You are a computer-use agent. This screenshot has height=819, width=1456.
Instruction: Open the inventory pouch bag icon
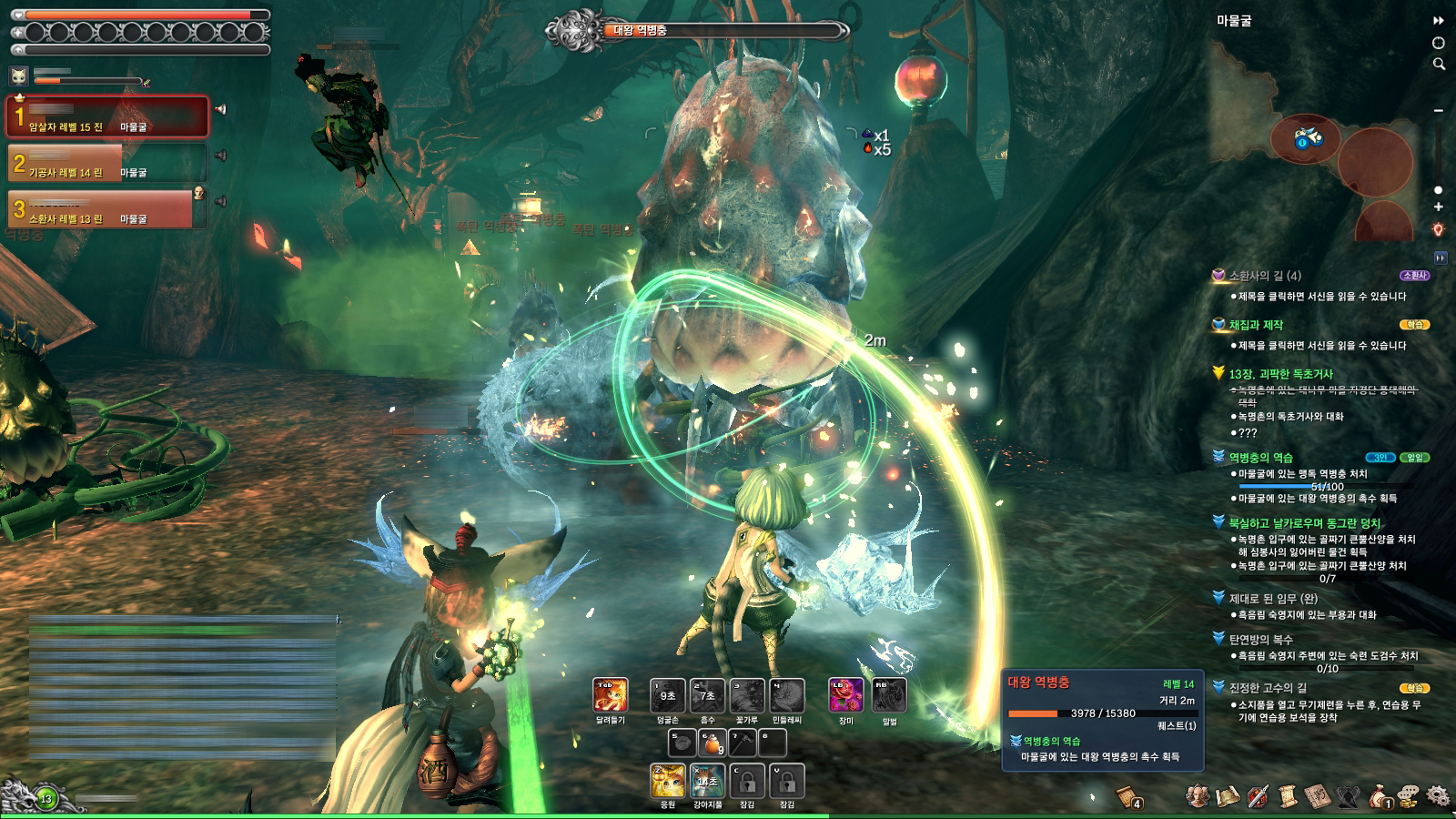(1379, 795)
